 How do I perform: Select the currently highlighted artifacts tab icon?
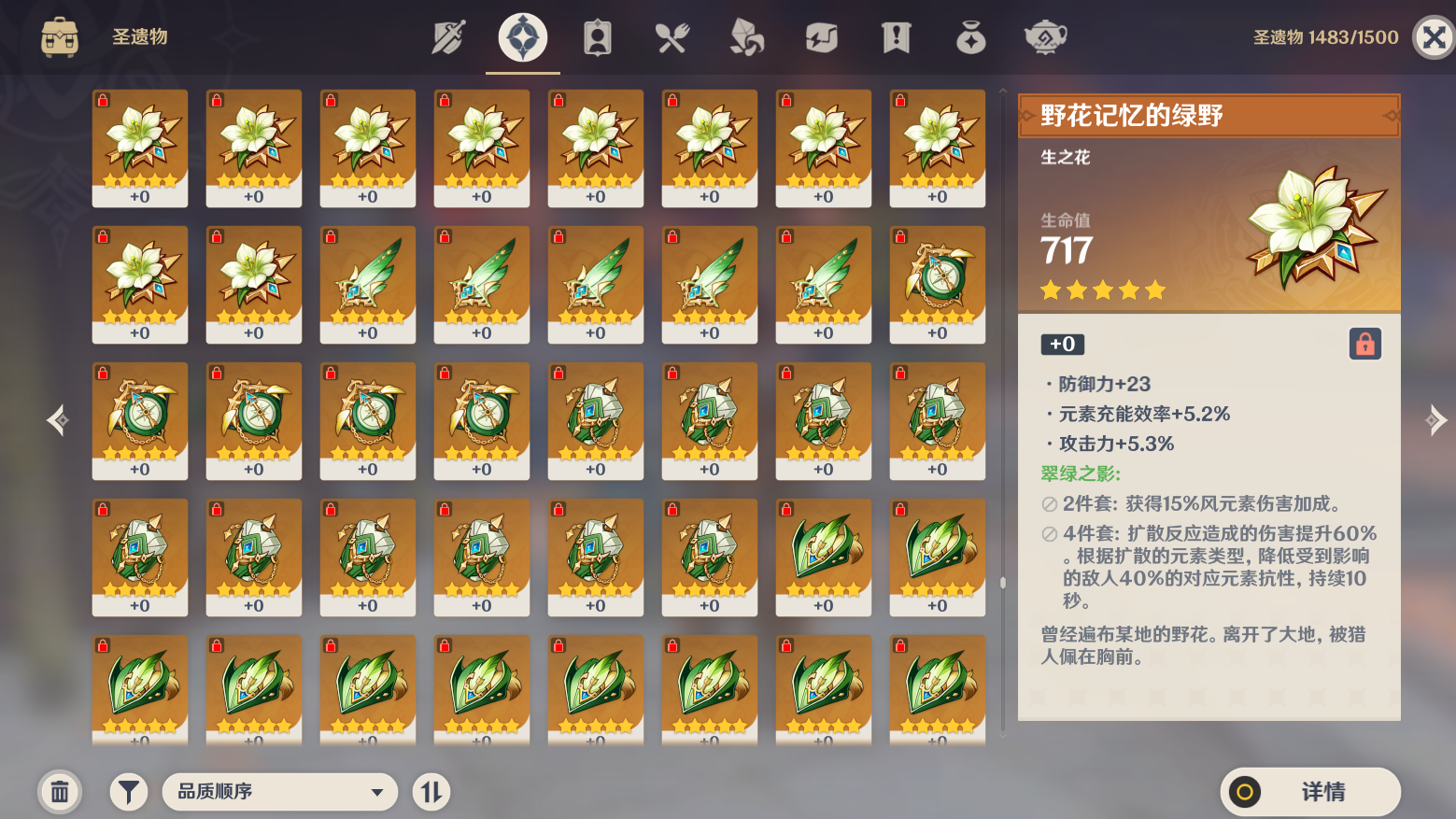coord(522,37)
